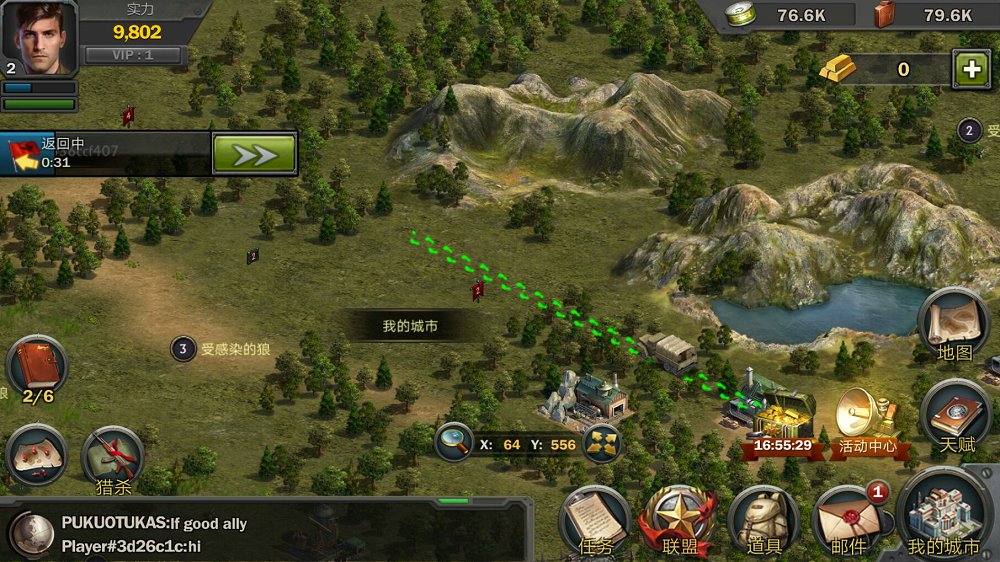Speed up the returning march with the green arrows
The image size is (1000, 562).
pos(254,154)
